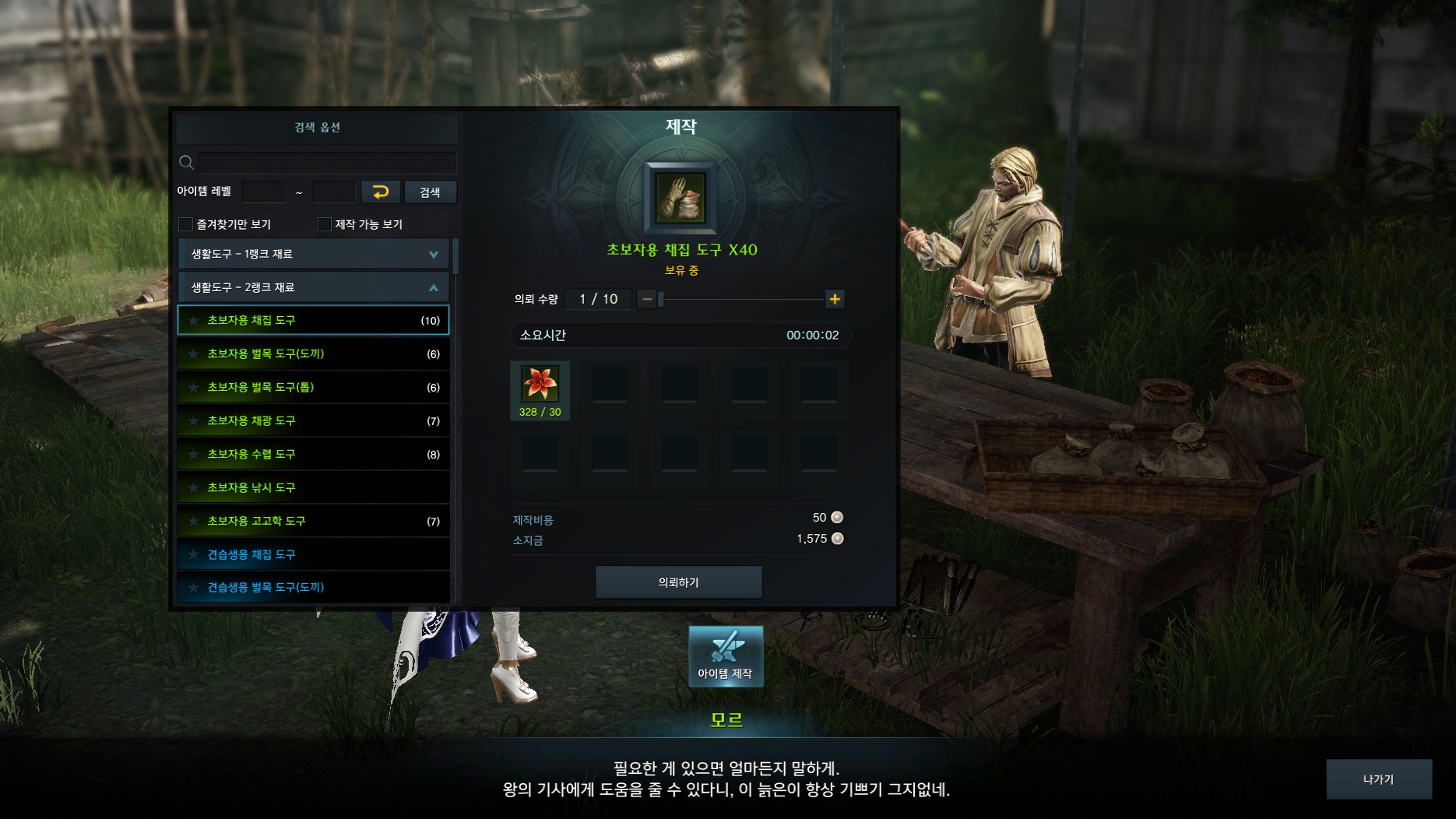Pick the 초보자용 채광 도구 recipe
The image size is (1456, 819).
pos(314,420)
